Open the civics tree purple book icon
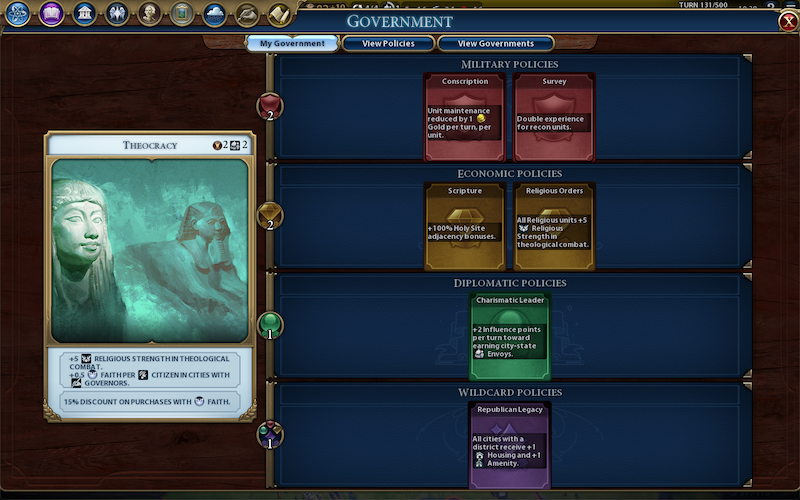This screenshot has width=800, height=500. tap(51, 14)
